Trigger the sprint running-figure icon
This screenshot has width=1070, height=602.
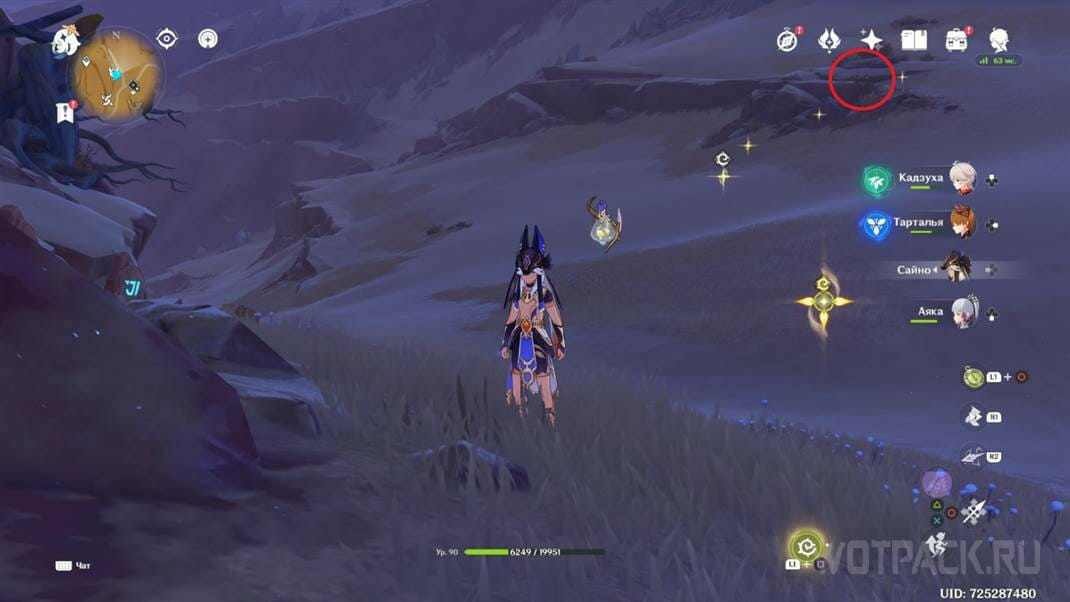(937, 545)
